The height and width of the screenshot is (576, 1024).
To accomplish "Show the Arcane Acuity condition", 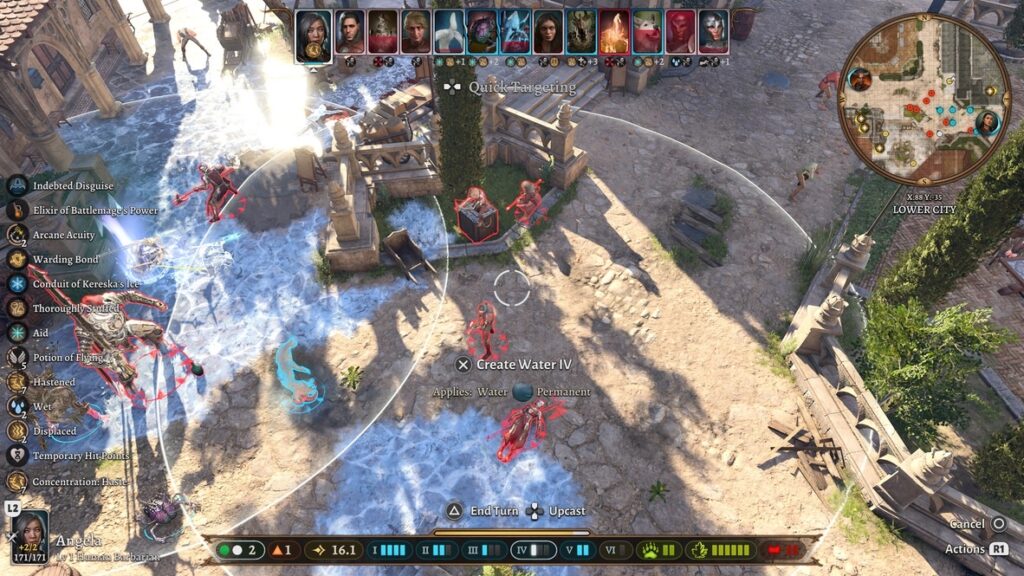I will [x=17, y=235].
